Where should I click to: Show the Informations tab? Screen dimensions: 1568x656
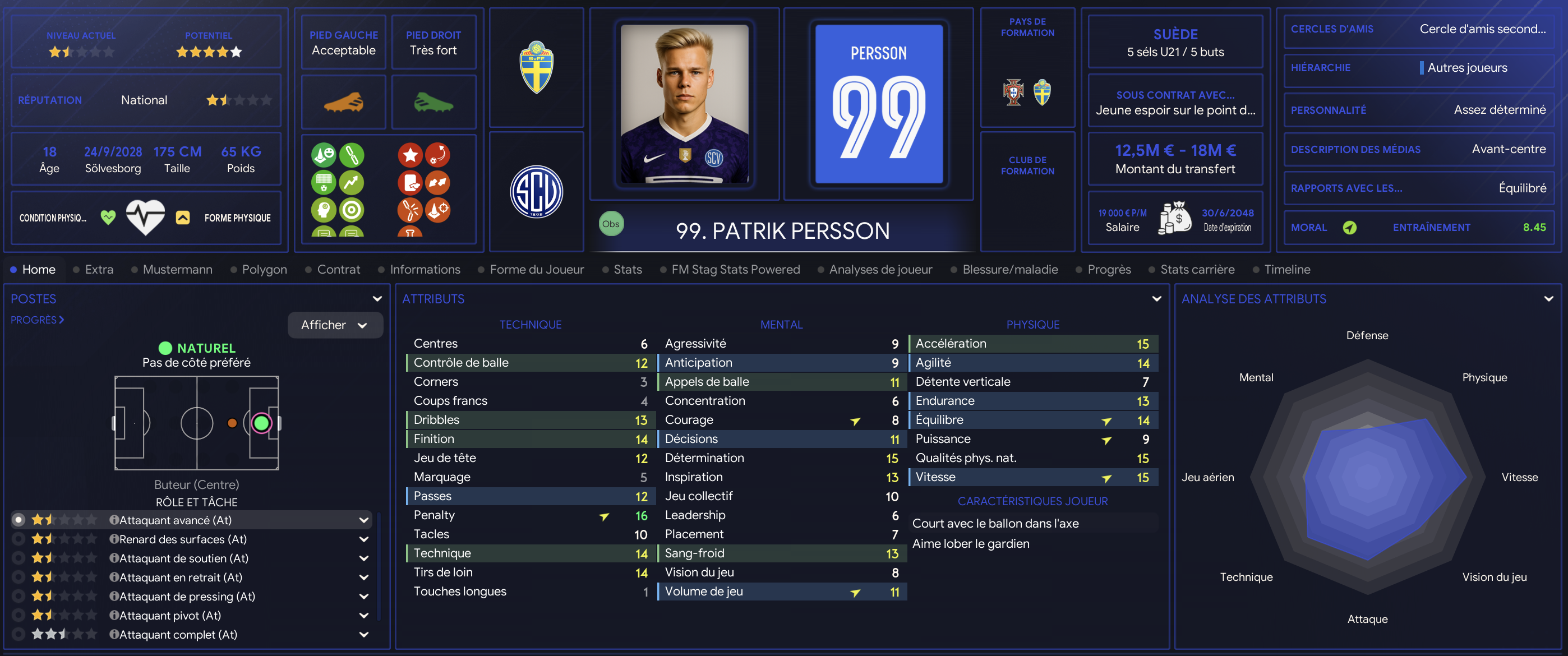(x=425, y=269)
